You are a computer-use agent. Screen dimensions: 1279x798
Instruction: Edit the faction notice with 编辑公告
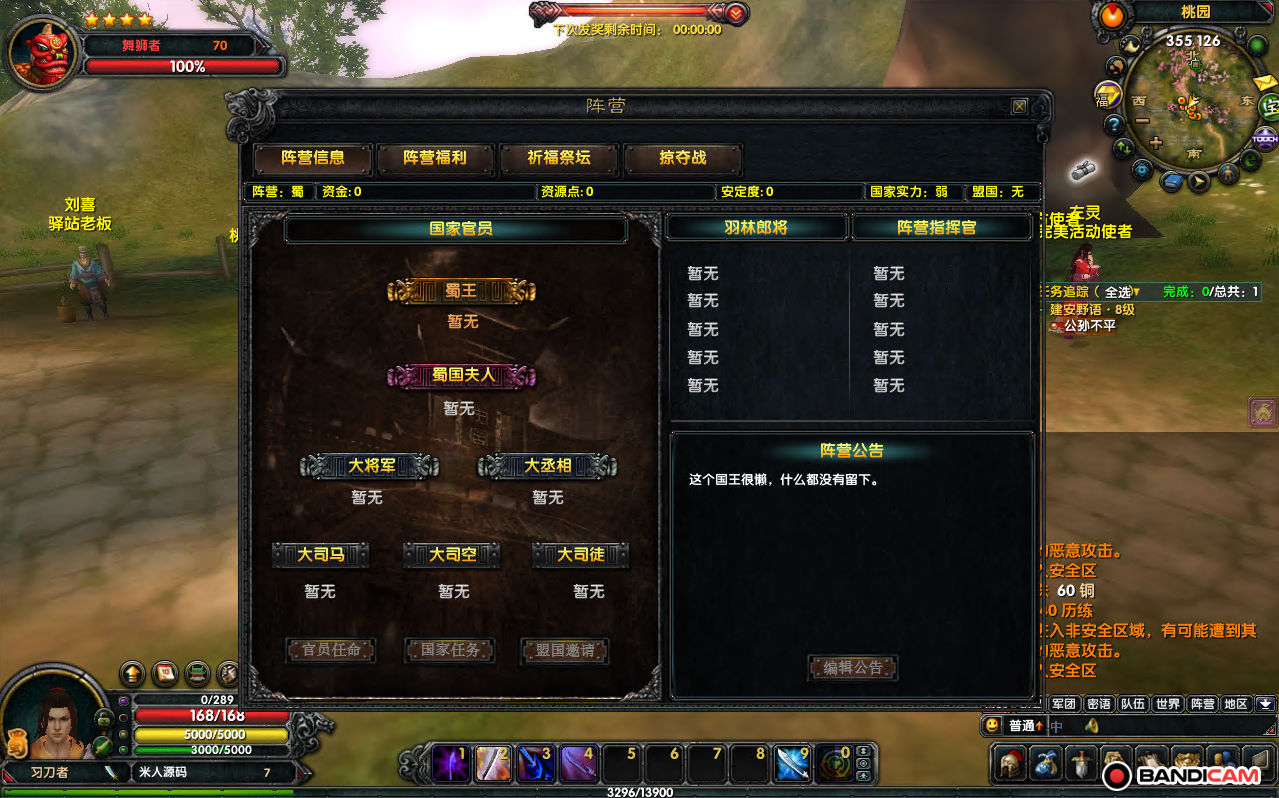(853, 668)
